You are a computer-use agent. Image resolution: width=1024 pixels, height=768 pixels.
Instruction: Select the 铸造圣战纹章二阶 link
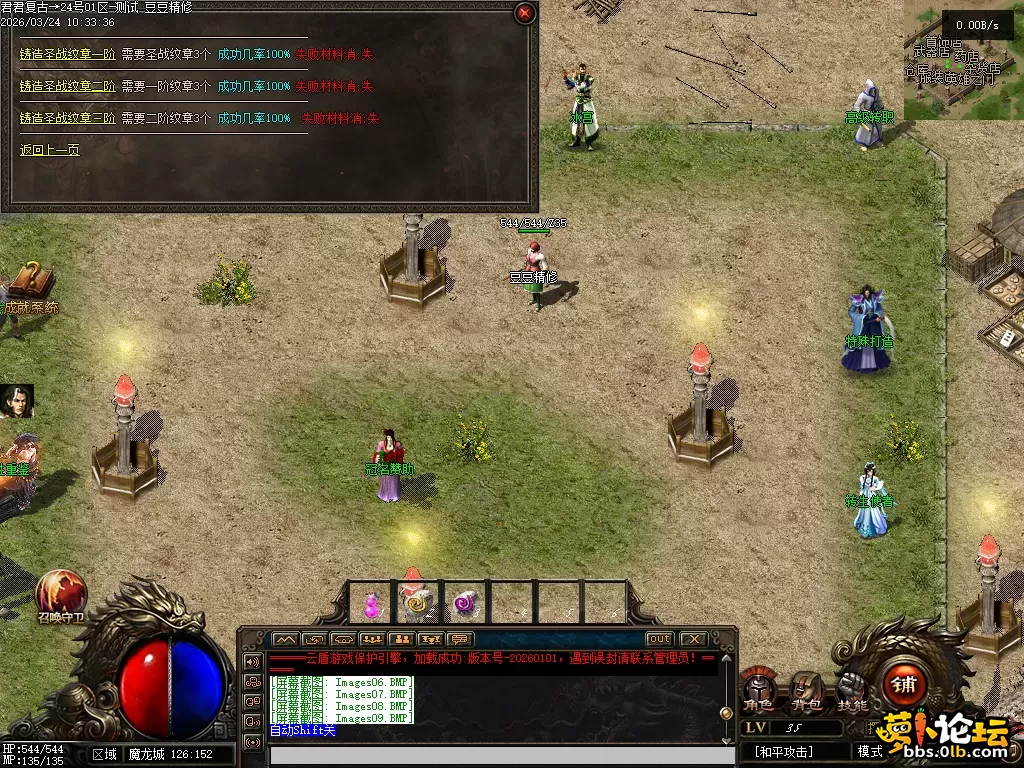click(x=67, y=86)
